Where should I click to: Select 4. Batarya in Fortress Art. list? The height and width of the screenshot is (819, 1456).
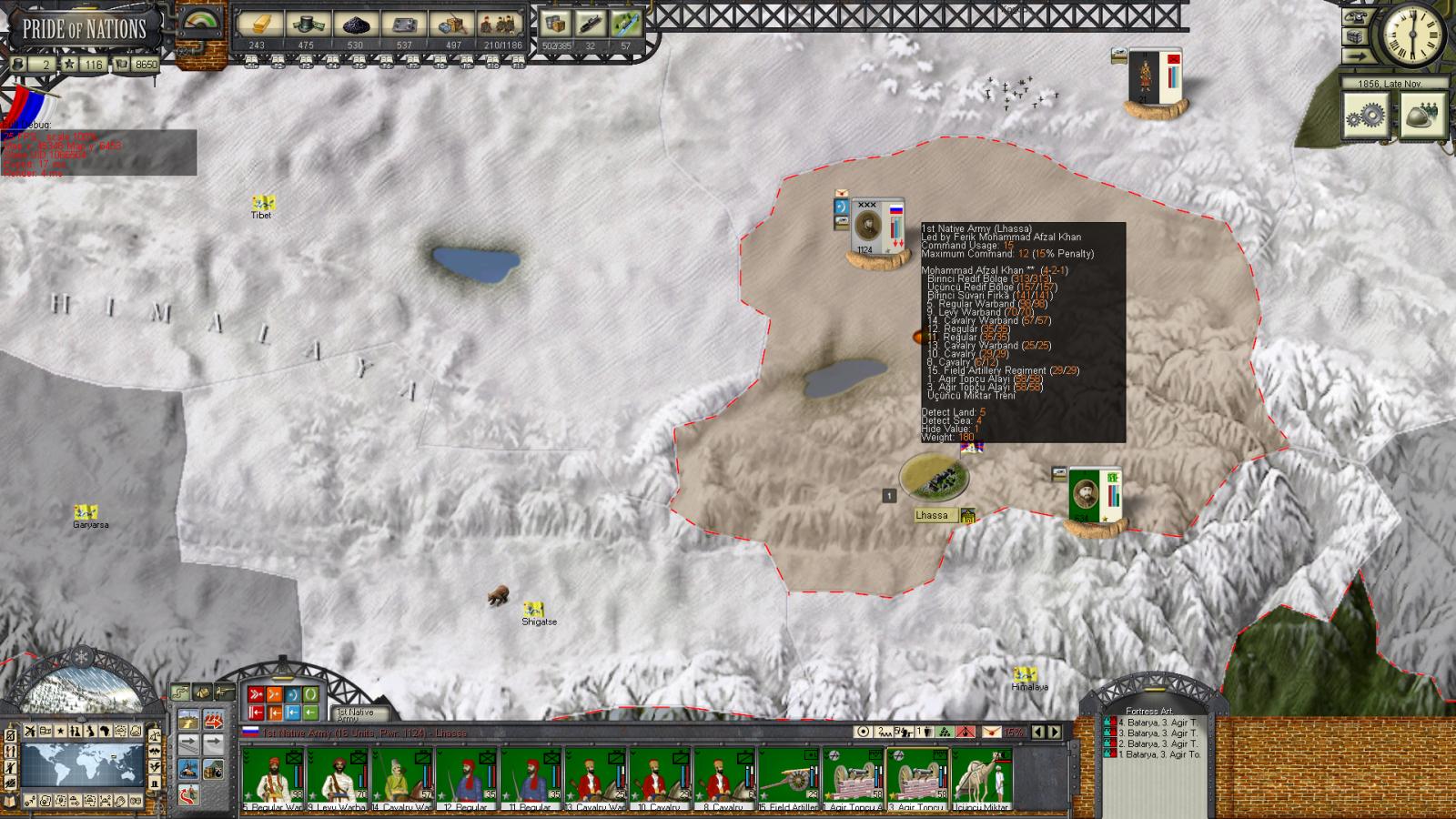click(1156, 722)
